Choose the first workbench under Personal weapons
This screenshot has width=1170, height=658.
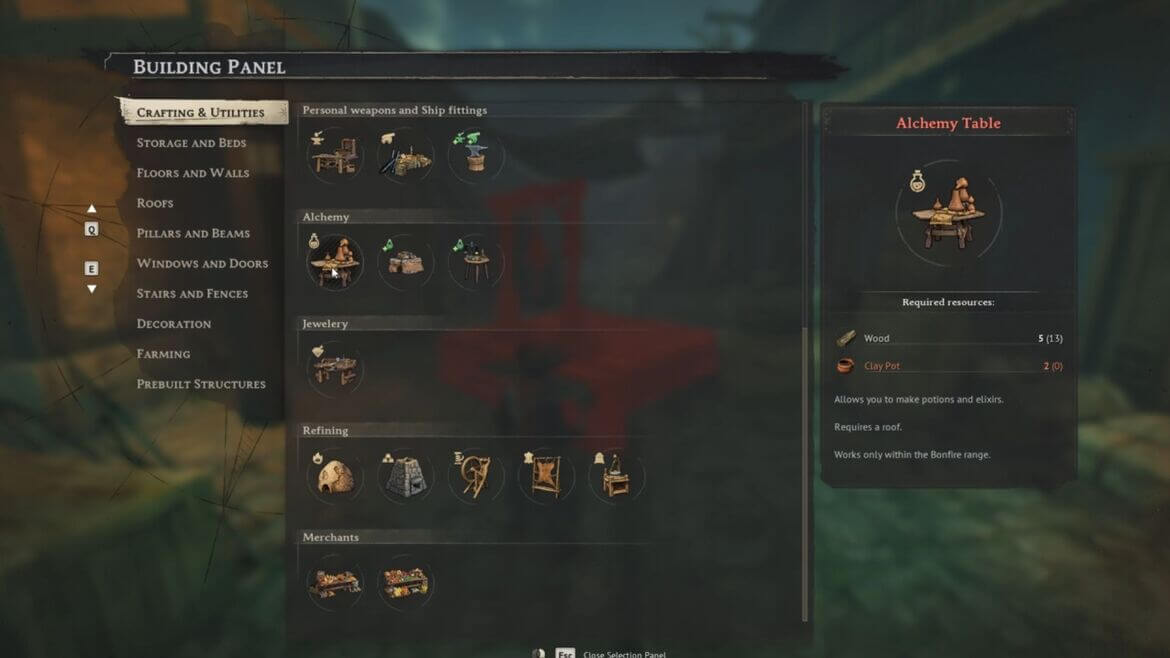tap(334, 155)
